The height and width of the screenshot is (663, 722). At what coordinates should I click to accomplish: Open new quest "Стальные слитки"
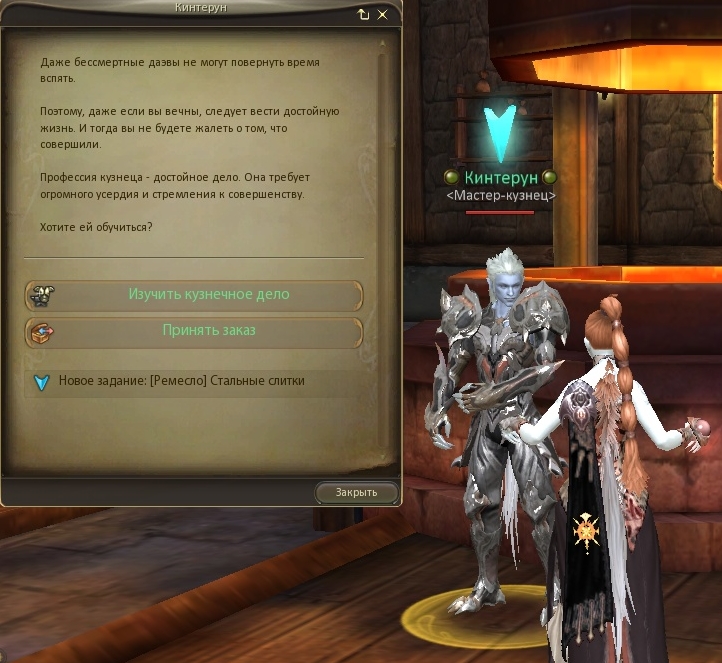[181, 381]
